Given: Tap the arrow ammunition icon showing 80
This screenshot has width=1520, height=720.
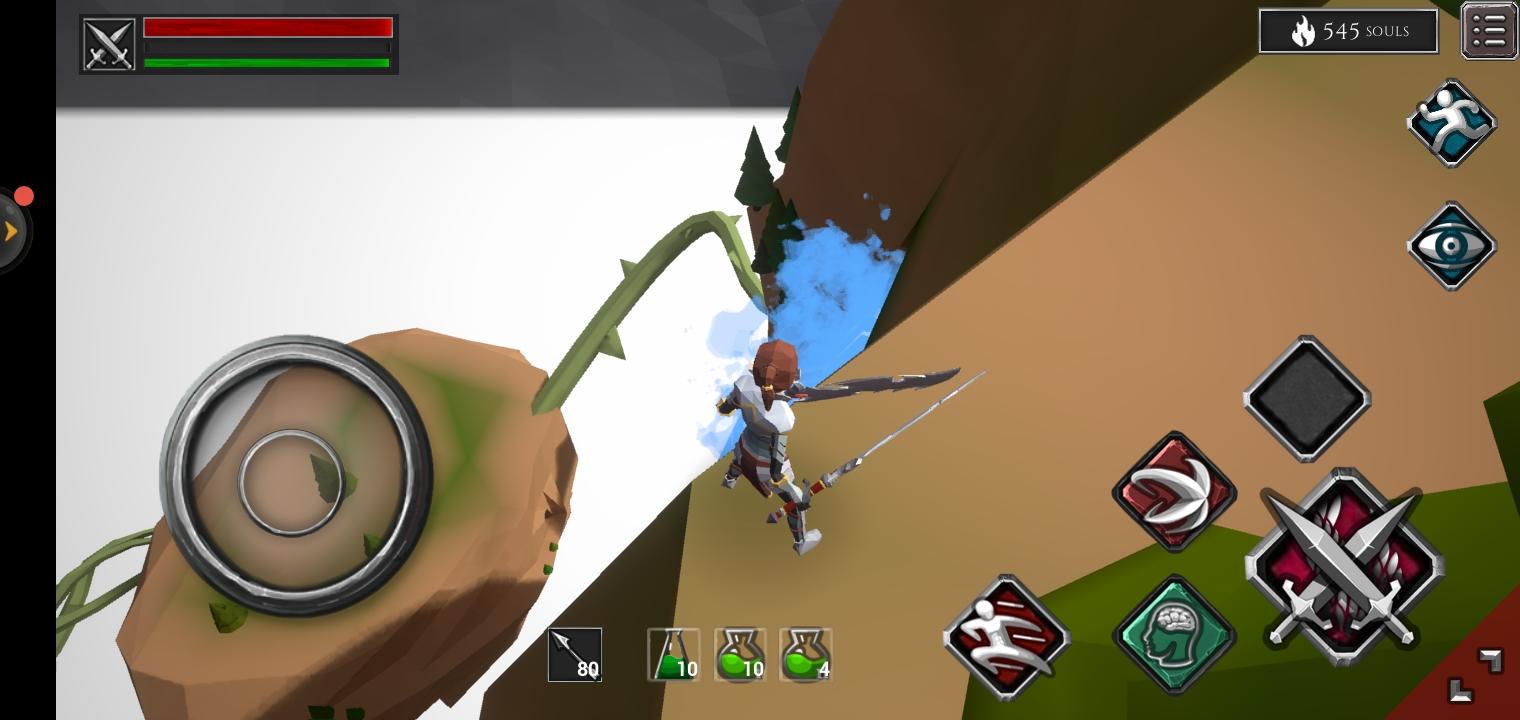Looking at the screenshot, I should click(575, 654).
